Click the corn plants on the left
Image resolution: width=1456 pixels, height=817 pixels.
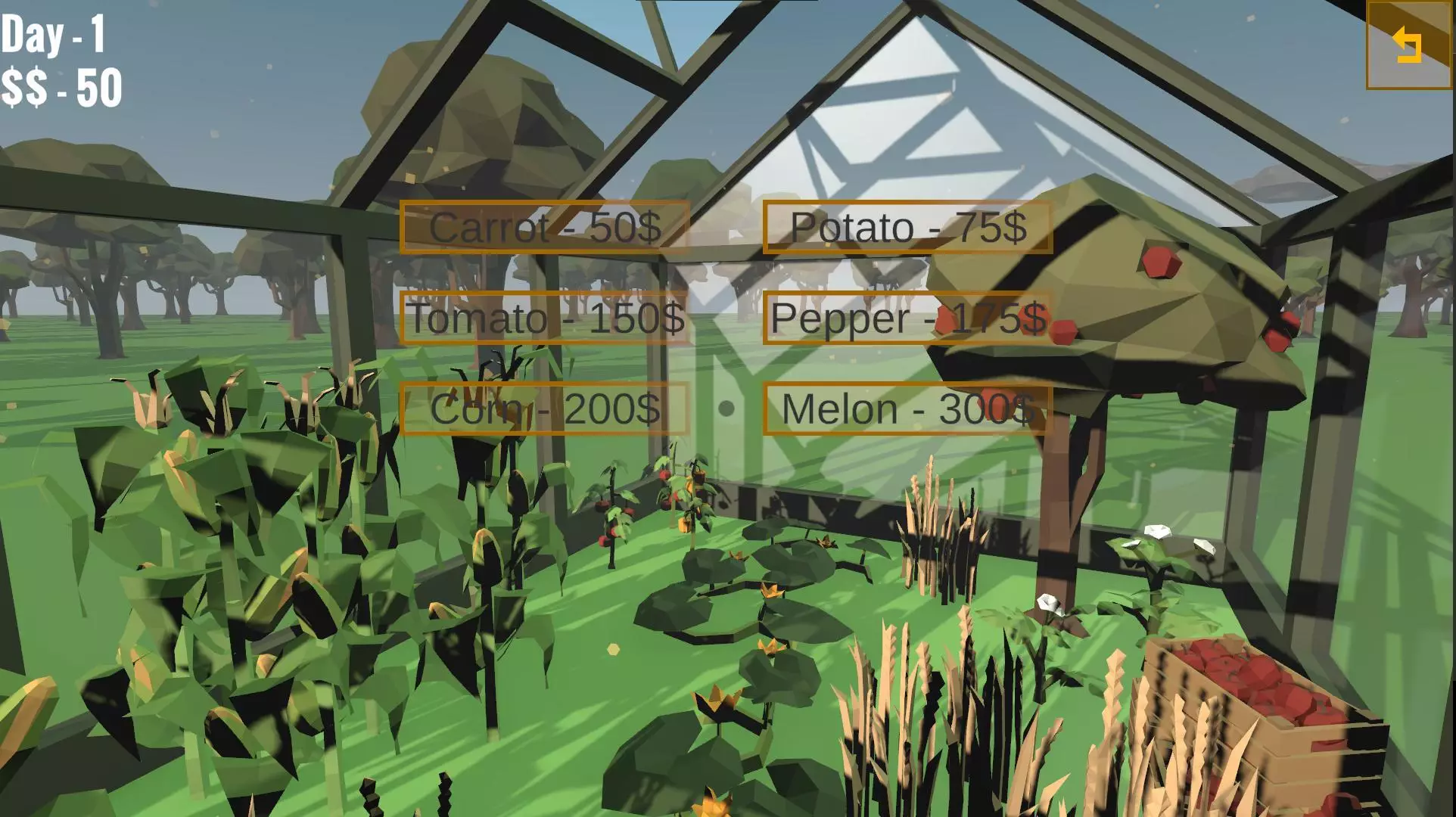227,530
